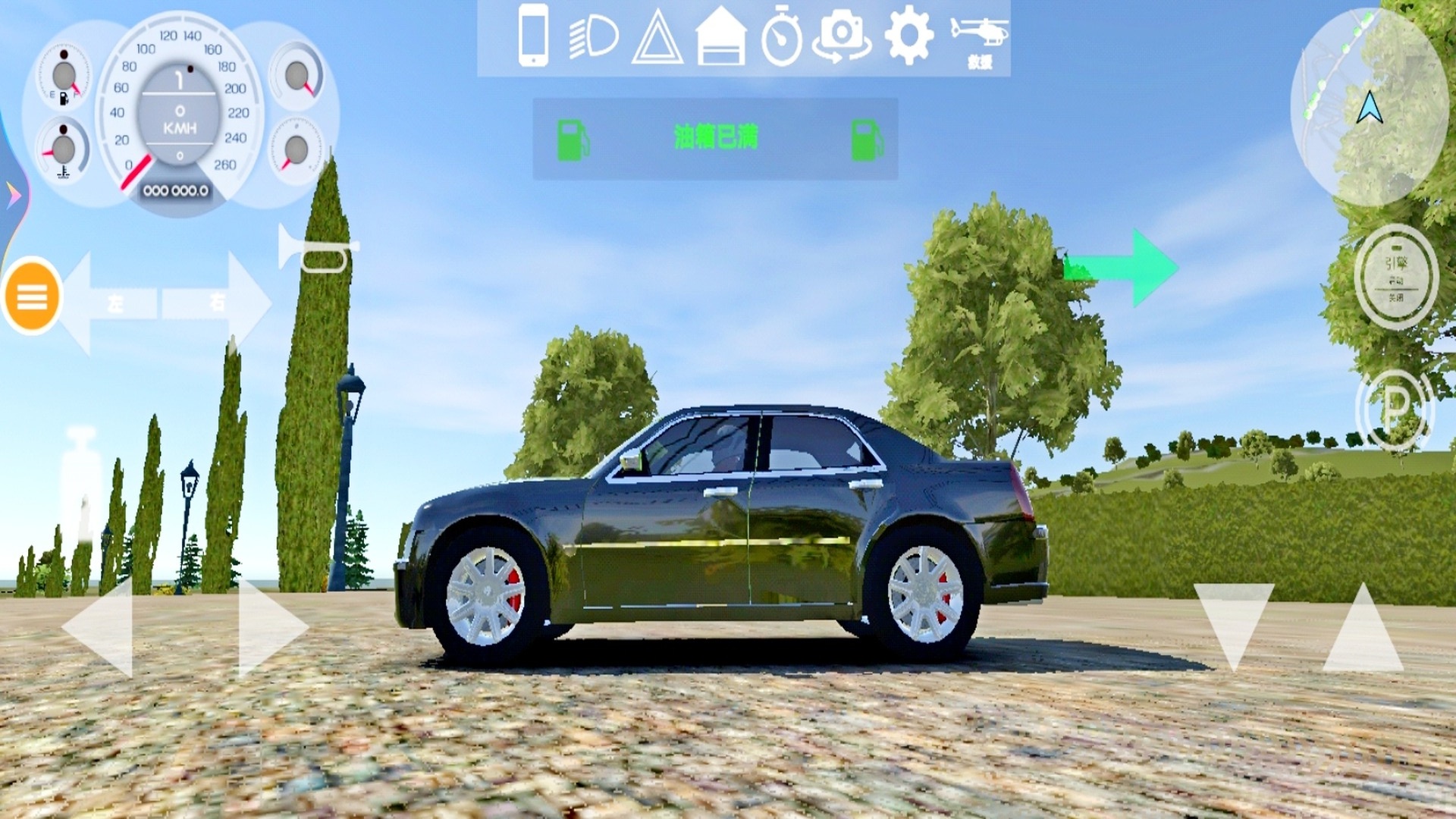1456x819 pixels.
Task: Turn on the hazard warning triangle
Action: point(657,37)
